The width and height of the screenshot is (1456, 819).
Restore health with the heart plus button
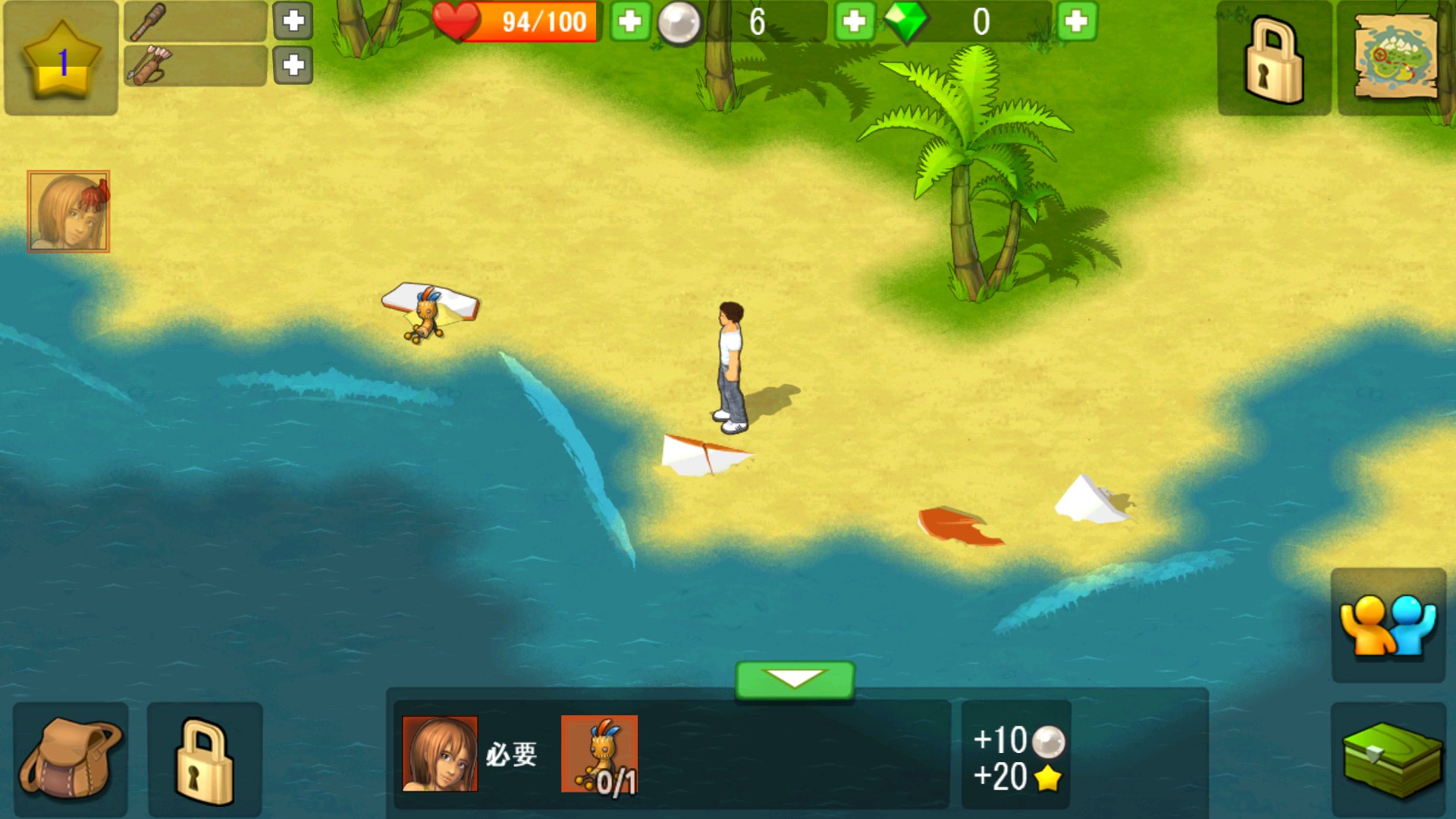(629, 21)
